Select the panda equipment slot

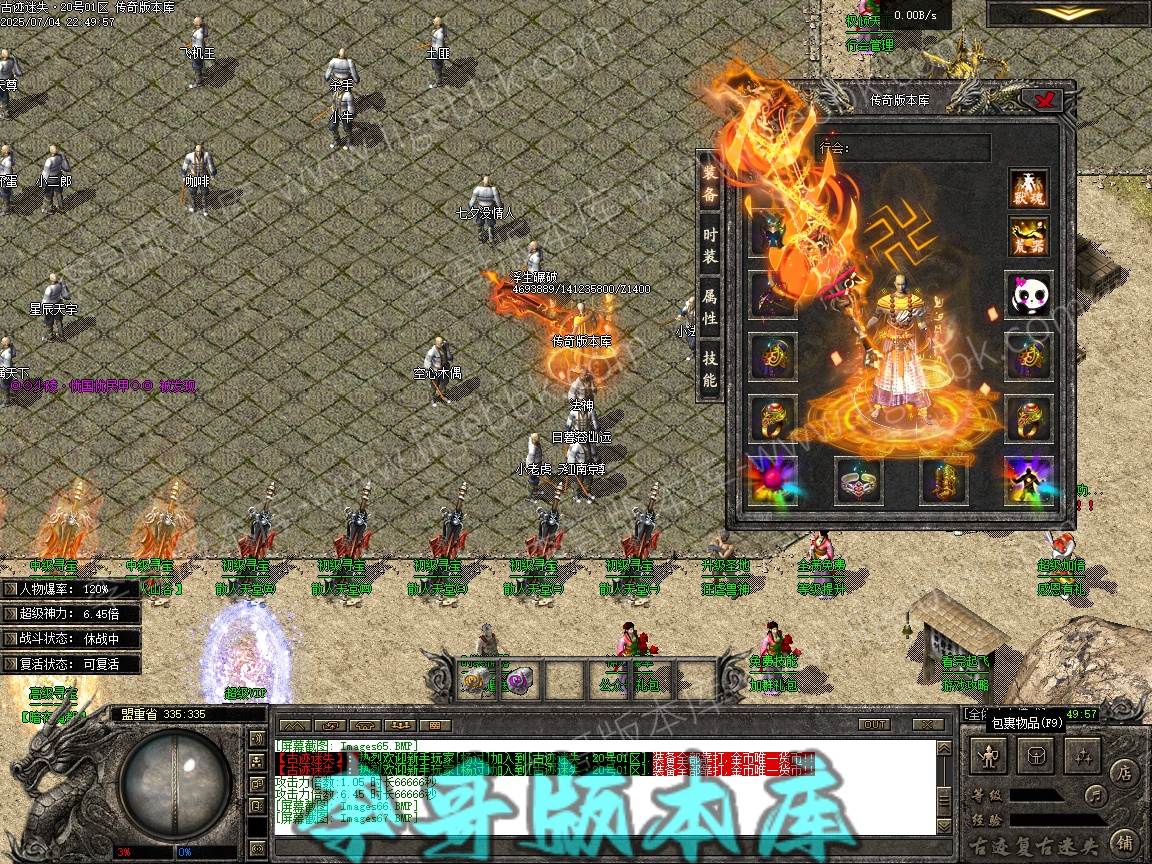[x=1028, y=294]
